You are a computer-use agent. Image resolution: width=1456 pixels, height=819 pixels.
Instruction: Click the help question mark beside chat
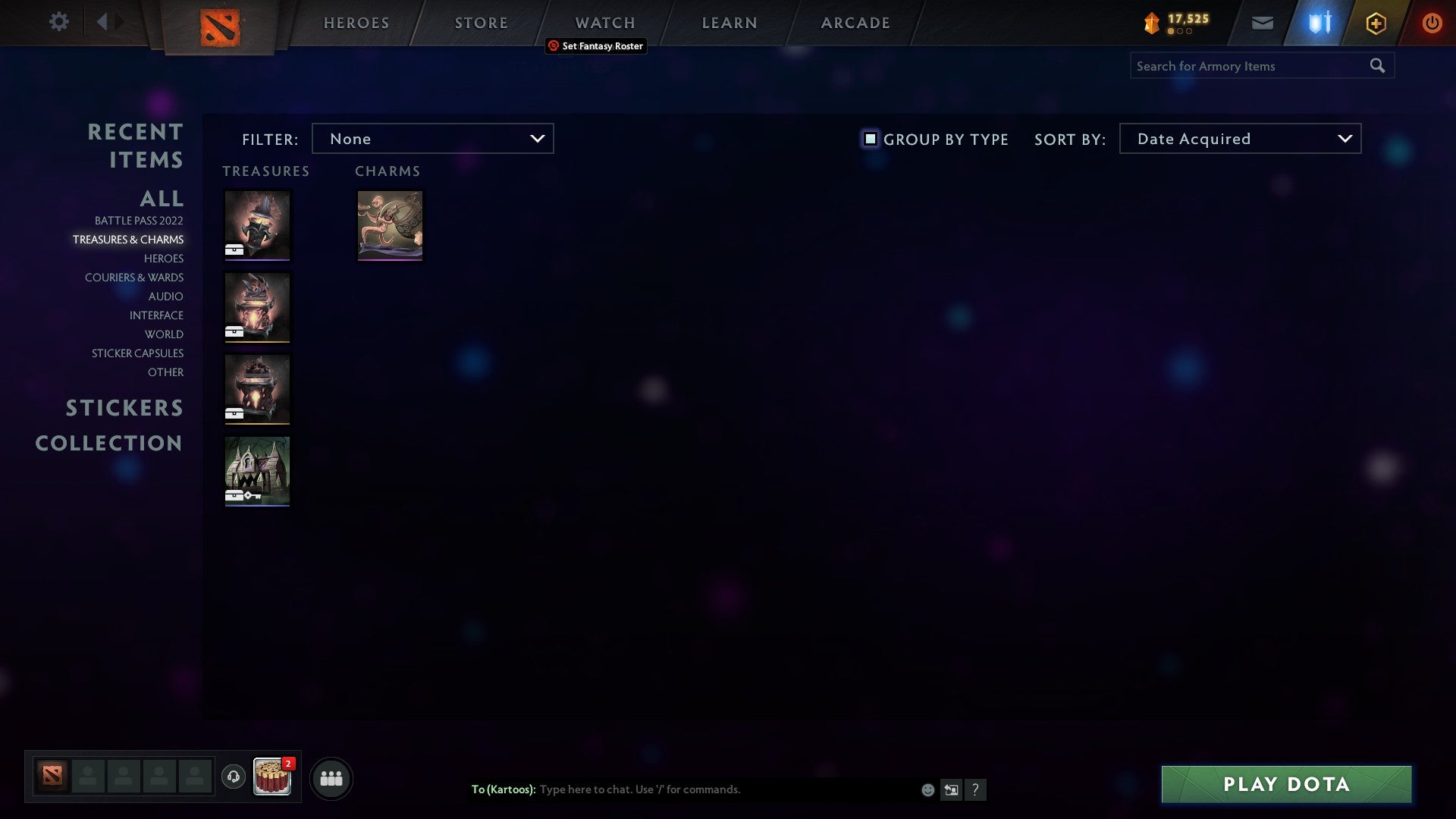pos(976,789)
